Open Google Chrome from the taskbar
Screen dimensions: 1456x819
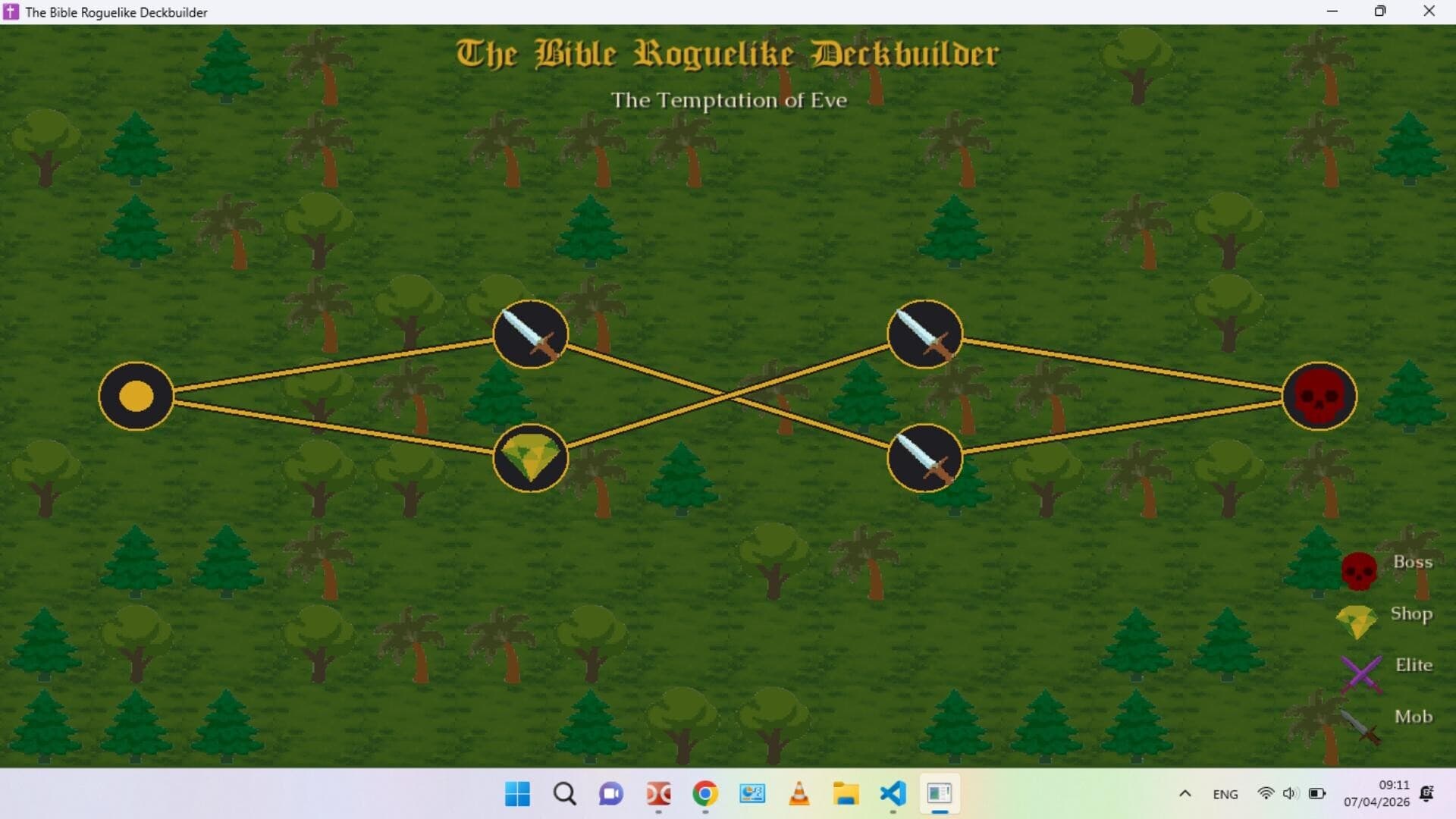[x=704, y=794]
